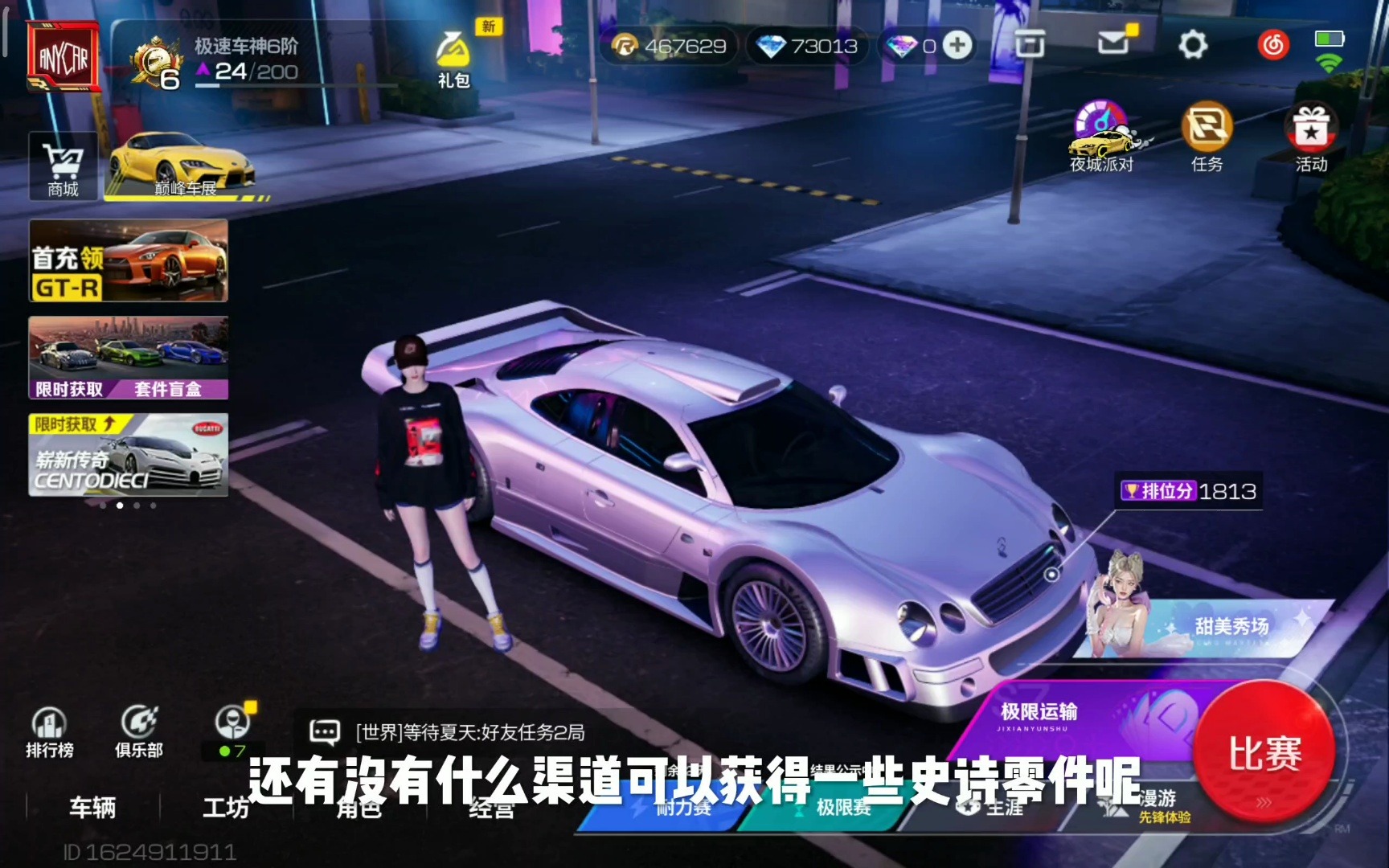Screen dimensions: 1389x868
Task: Switch to the 车辆 vehicles tab
Action: pos(92,807)
